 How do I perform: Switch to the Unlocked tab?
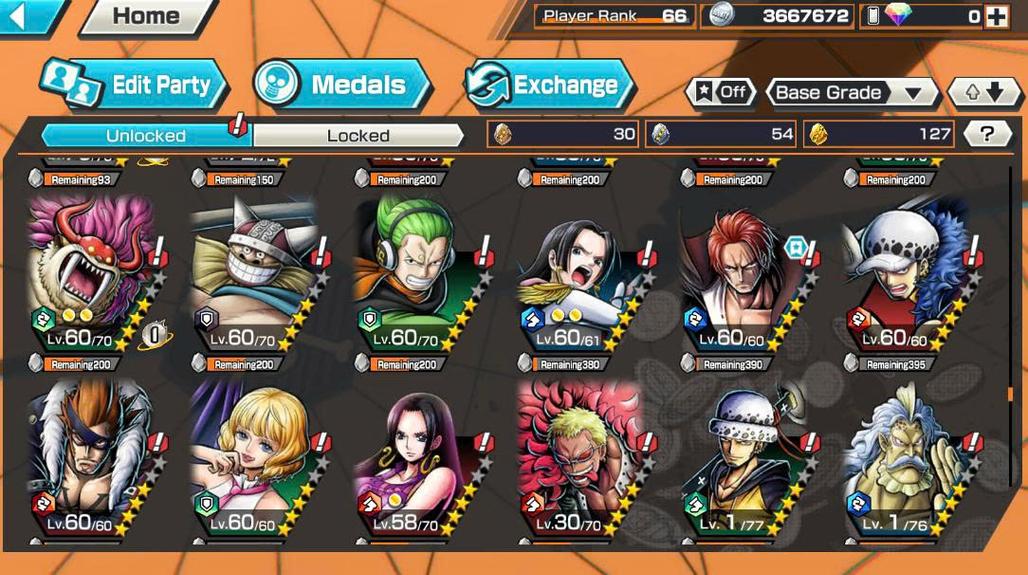[146, 135]
